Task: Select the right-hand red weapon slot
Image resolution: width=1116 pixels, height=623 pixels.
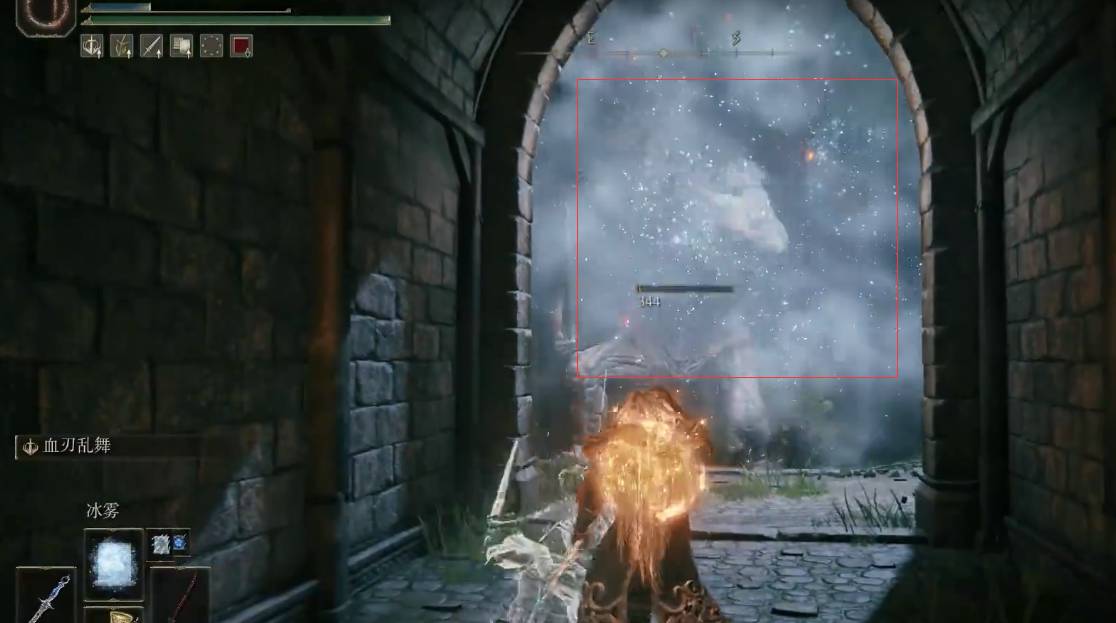Action: pyautogui.click(x=180, y=594)
